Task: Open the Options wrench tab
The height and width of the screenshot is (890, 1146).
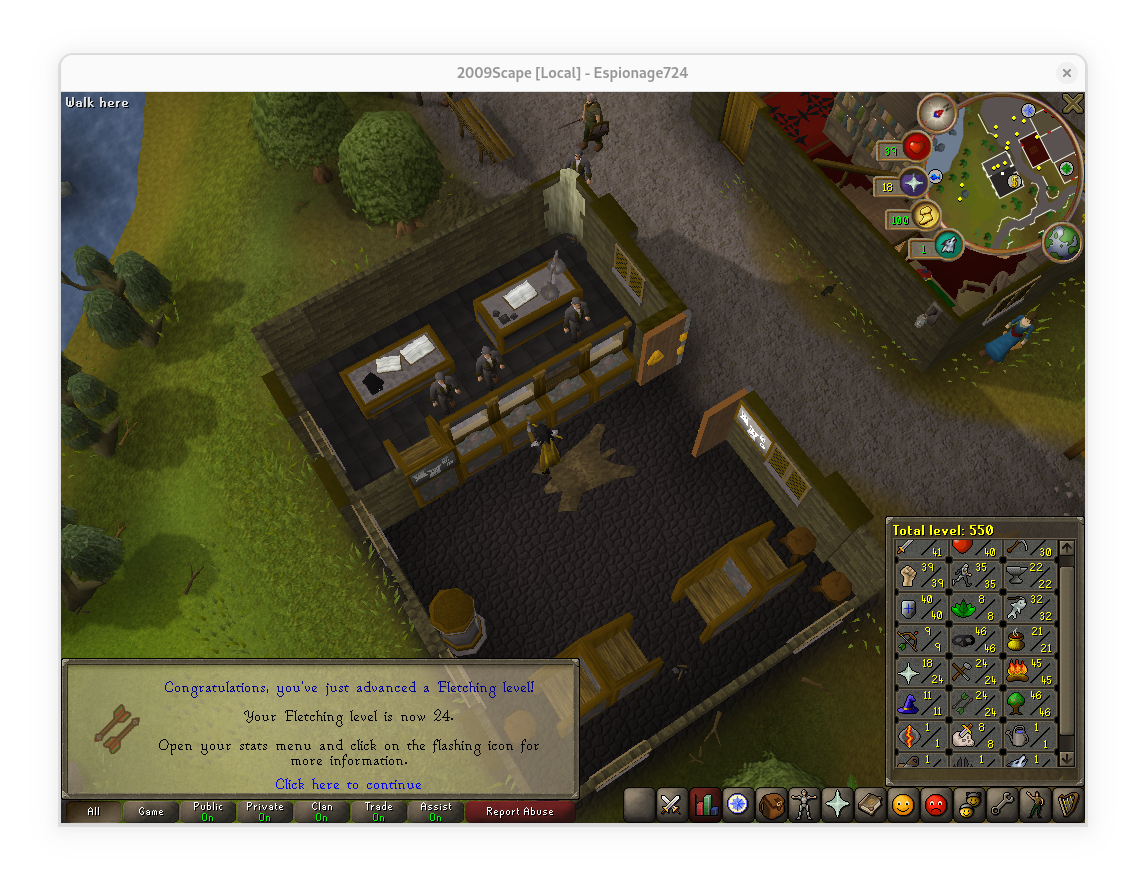Action: [1001, 804]
